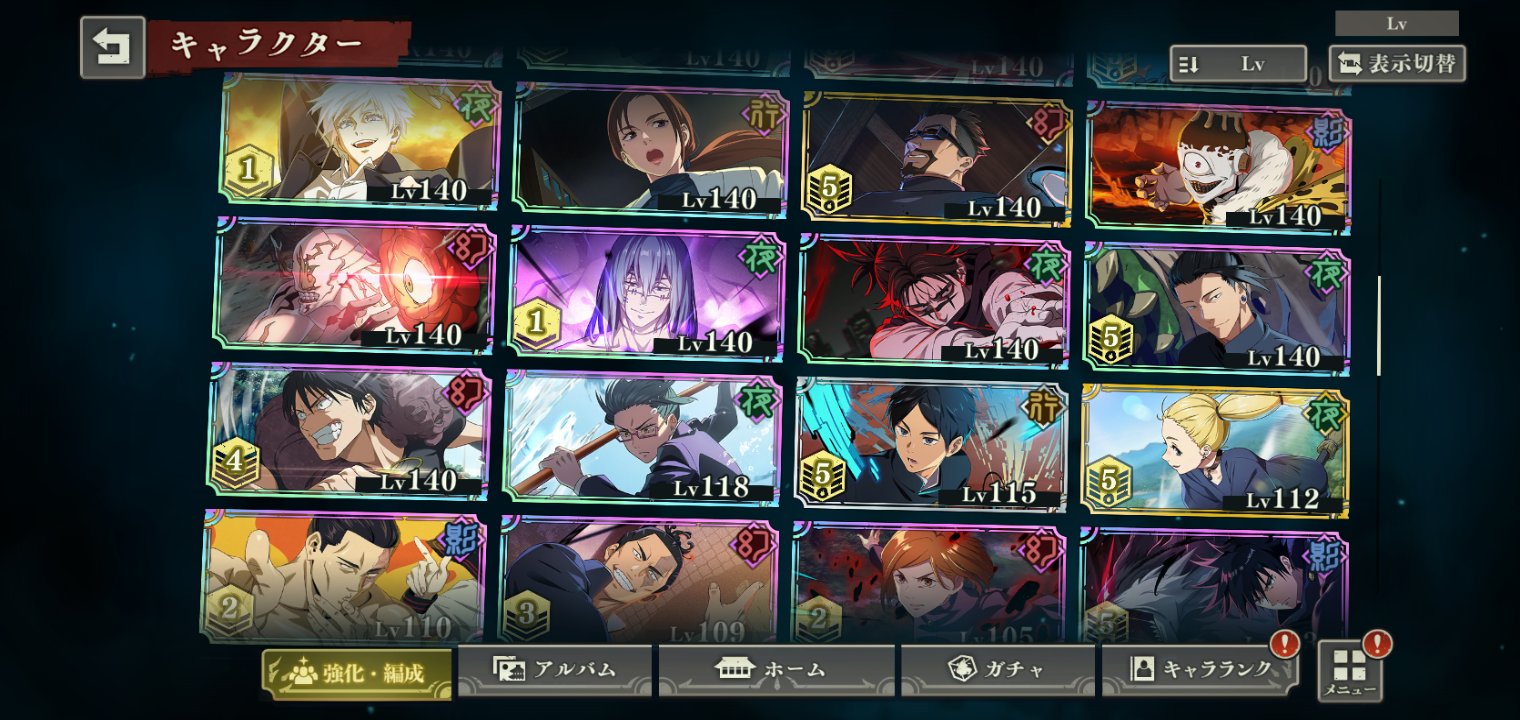The image size is (1520, 720).
Task: Switch to the アルバム album tab
Action: (x=555, y=670)
